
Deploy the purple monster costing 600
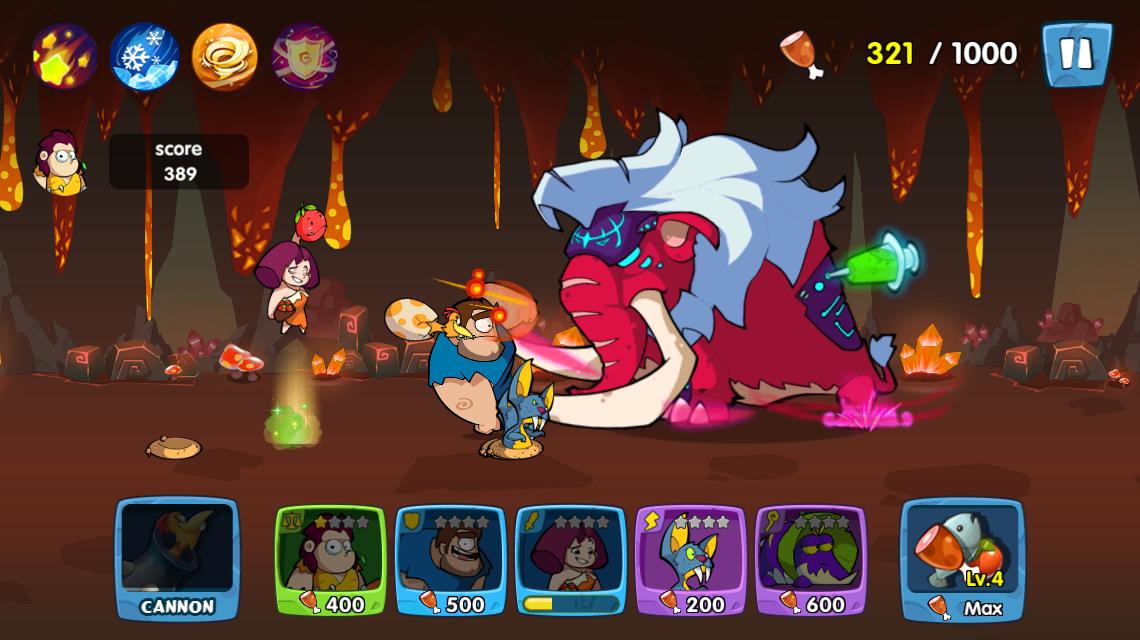click(811, 560)
